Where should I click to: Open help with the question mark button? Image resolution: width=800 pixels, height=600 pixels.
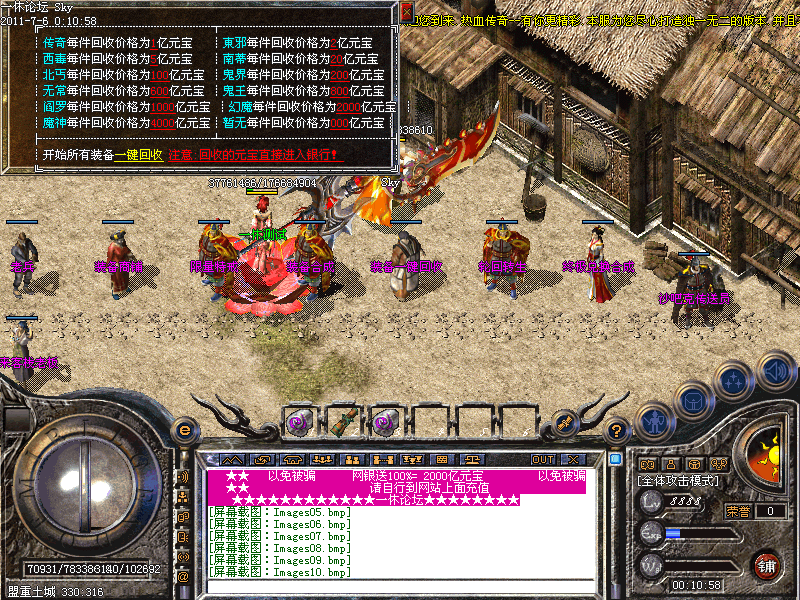pos(617,430)
